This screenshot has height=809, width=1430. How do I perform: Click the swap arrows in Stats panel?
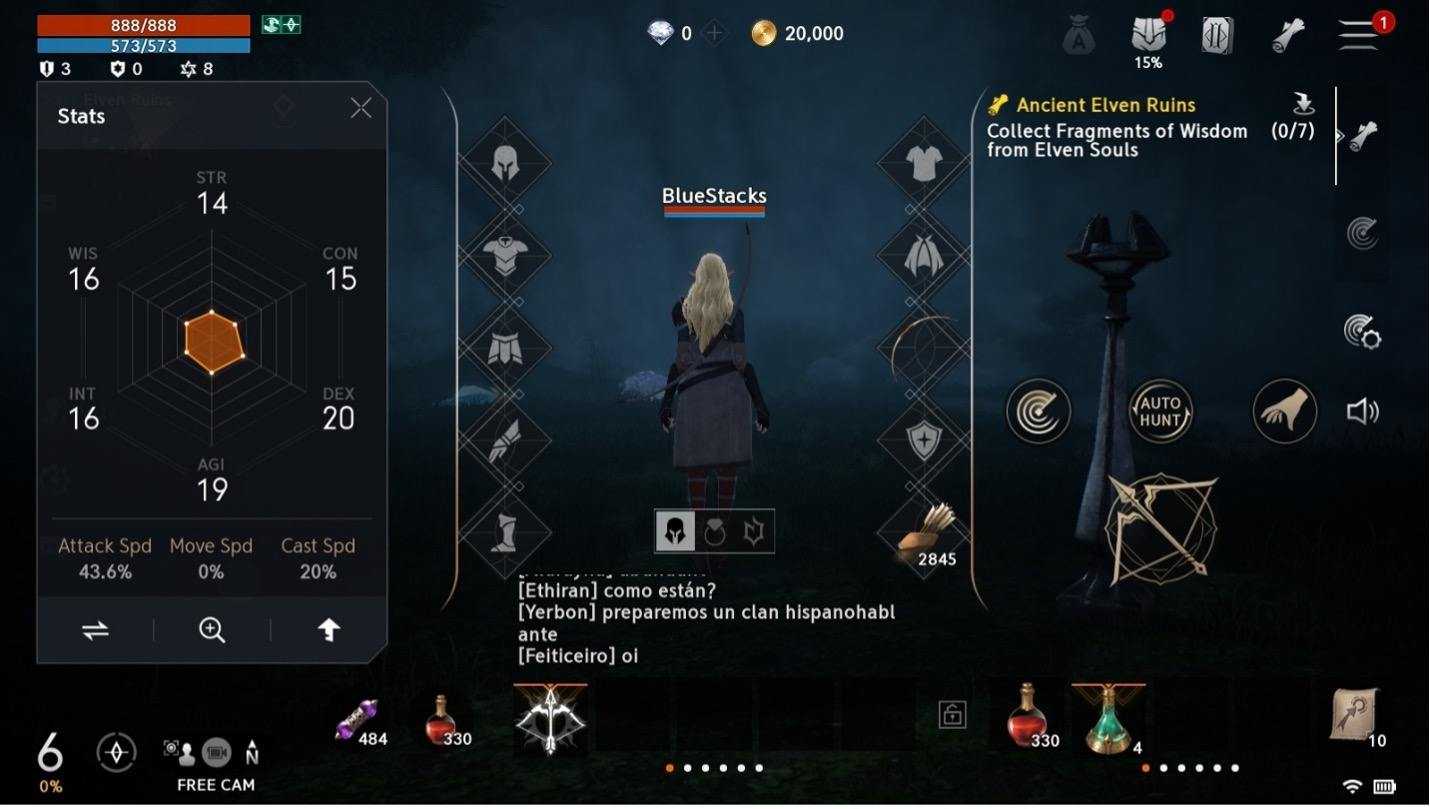click(95, 630)
